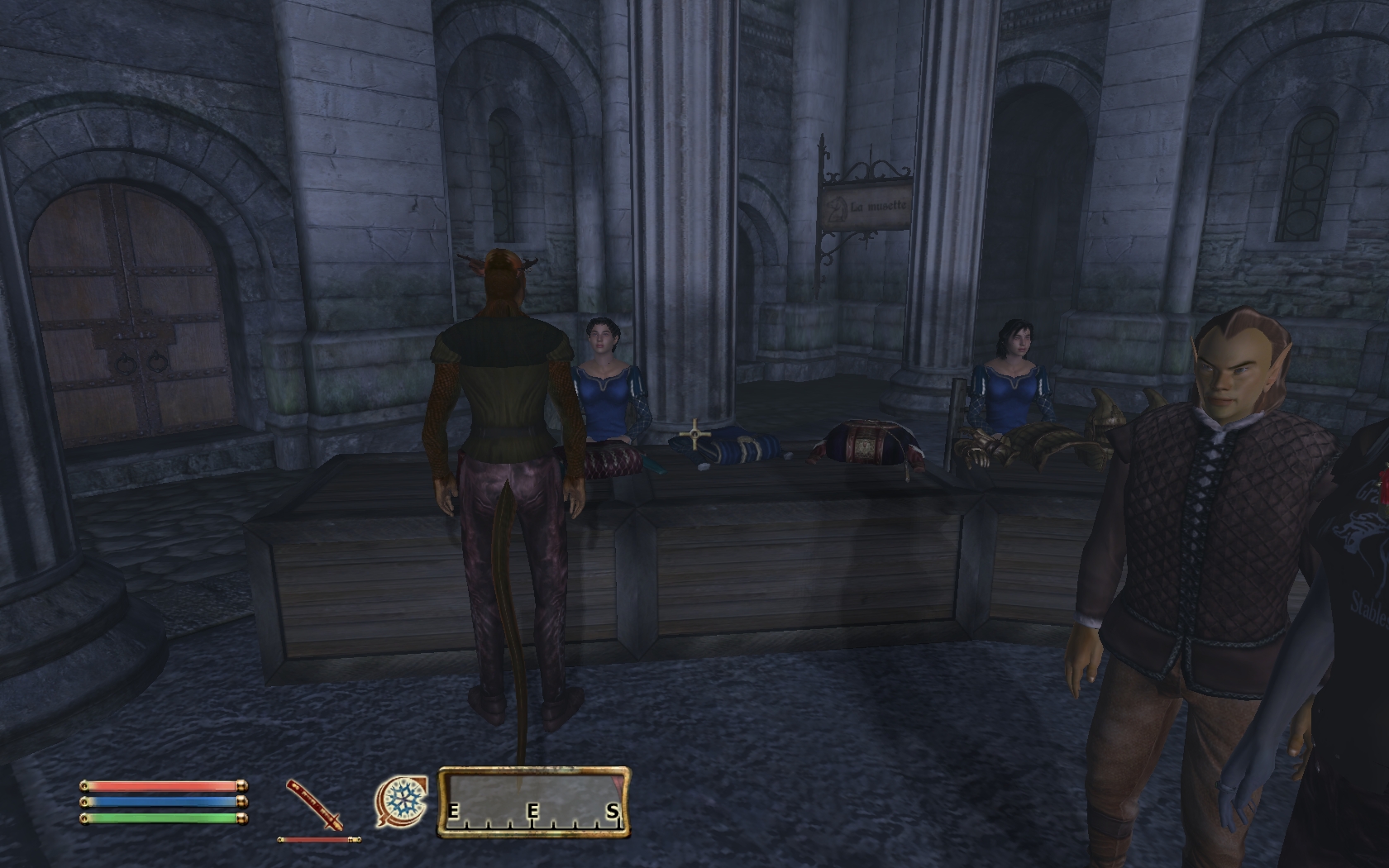Viewport: 1389px width, 868px height.
Task: Click the equipped sword weapon icon
Action: 314,804
